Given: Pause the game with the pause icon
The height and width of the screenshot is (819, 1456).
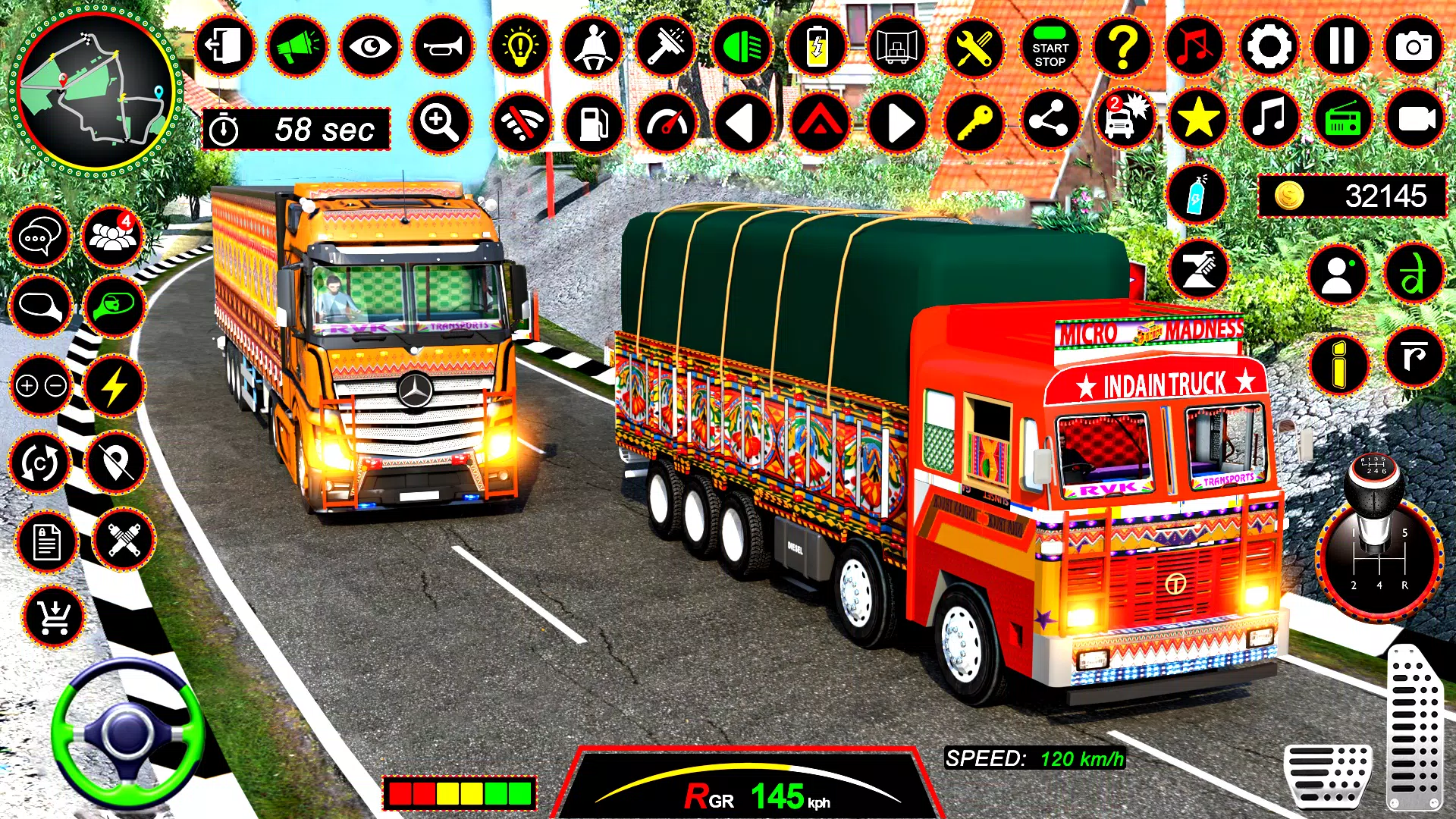Looking at the screenshot, I should click(x=1341, y=47).
